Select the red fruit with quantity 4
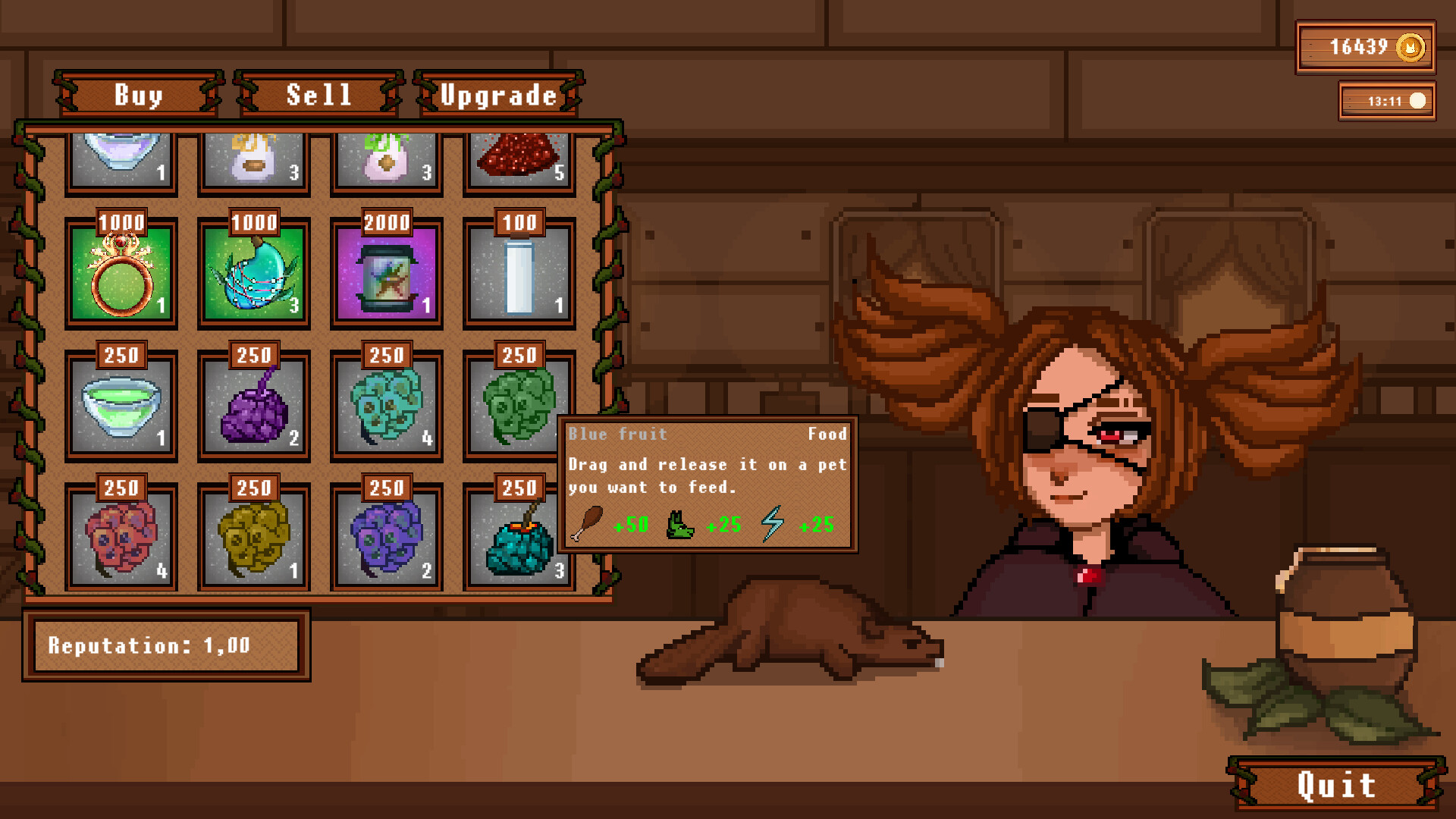 [121, 538]
